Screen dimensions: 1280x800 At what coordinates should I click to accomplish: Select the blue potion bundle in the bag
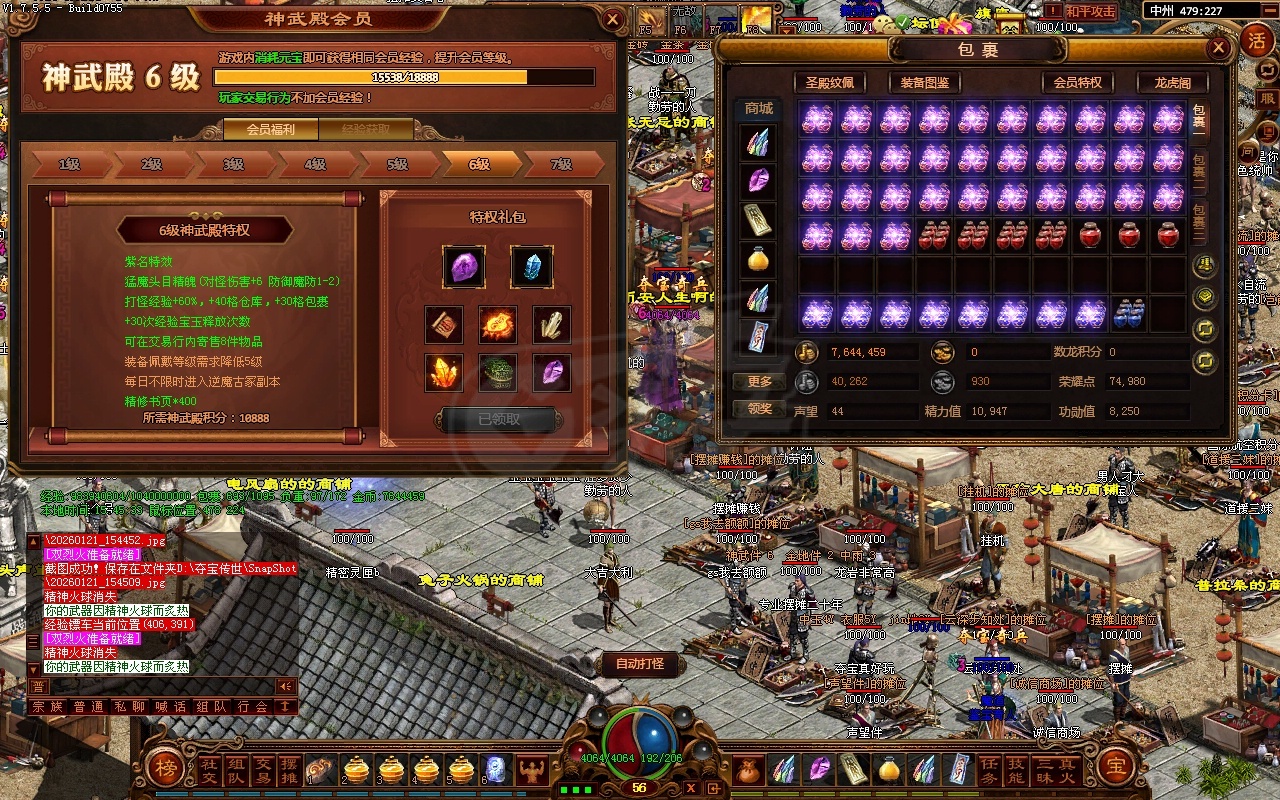(1128, 314)
